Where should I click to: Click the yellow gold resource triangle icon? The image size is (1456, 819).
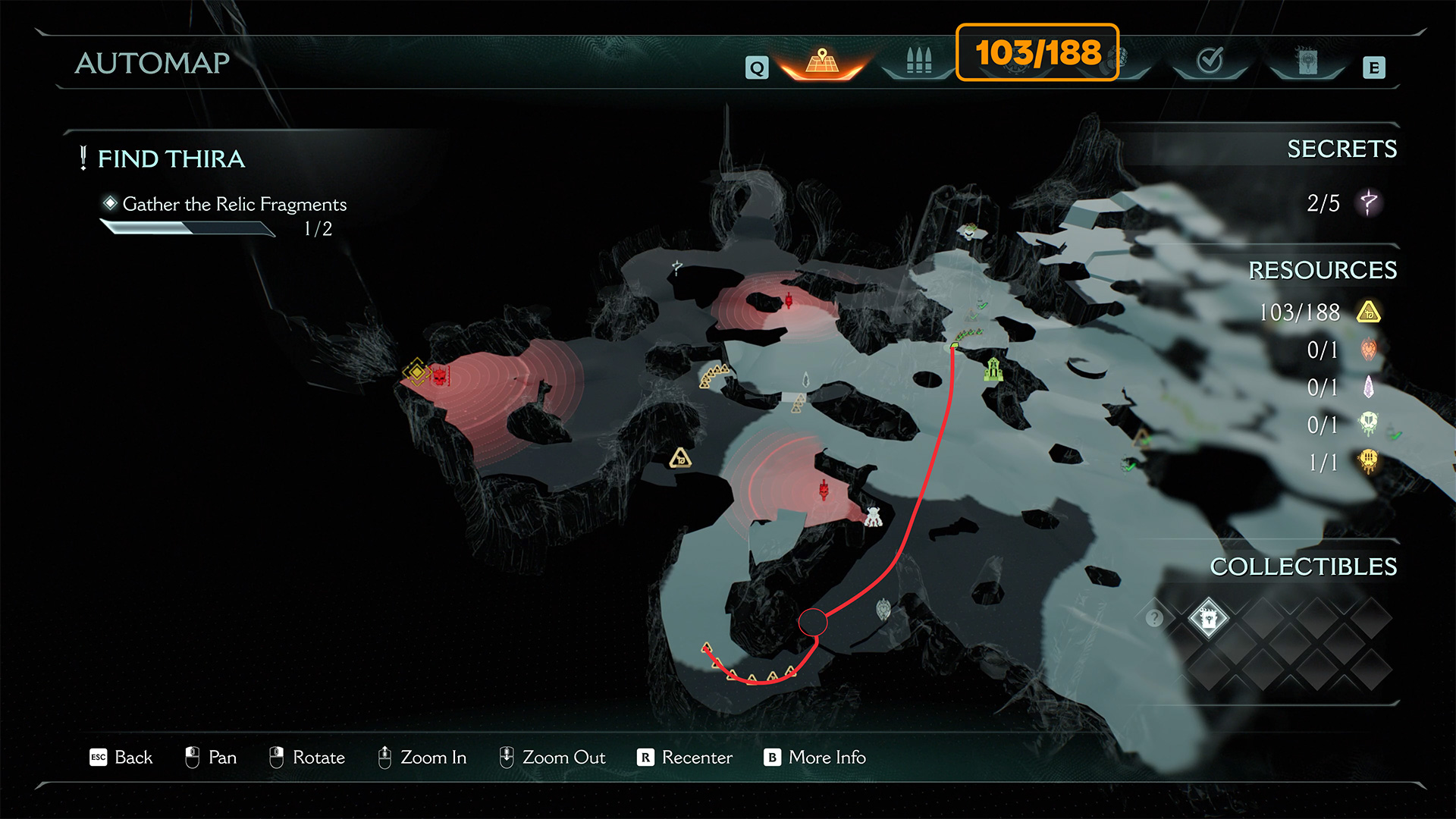click(1369, 312)
